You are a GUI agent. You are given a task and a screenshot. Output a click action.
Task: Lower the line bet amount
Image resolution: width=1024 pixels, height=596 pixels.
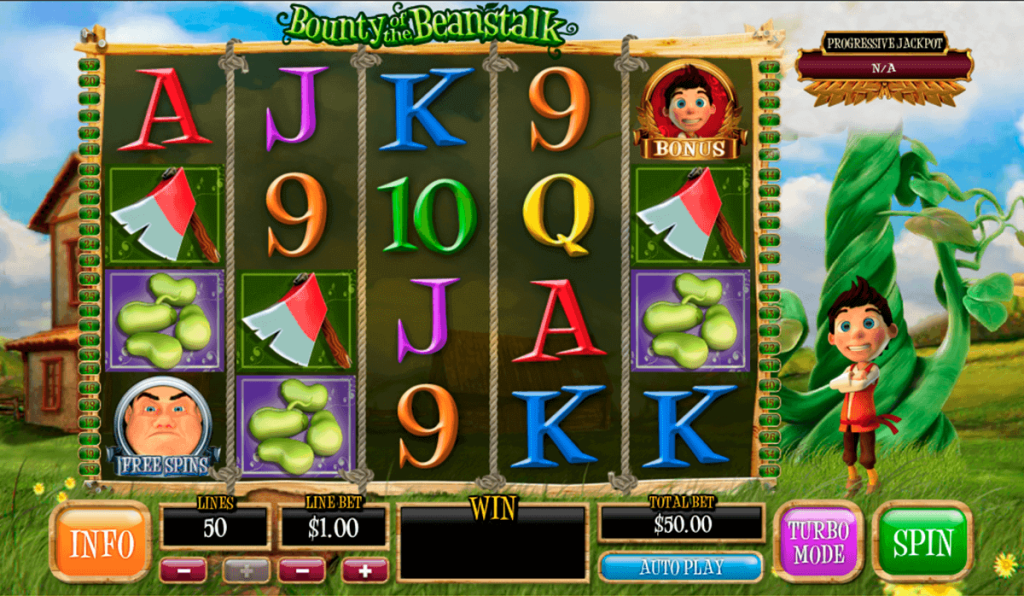coord(302,570)
